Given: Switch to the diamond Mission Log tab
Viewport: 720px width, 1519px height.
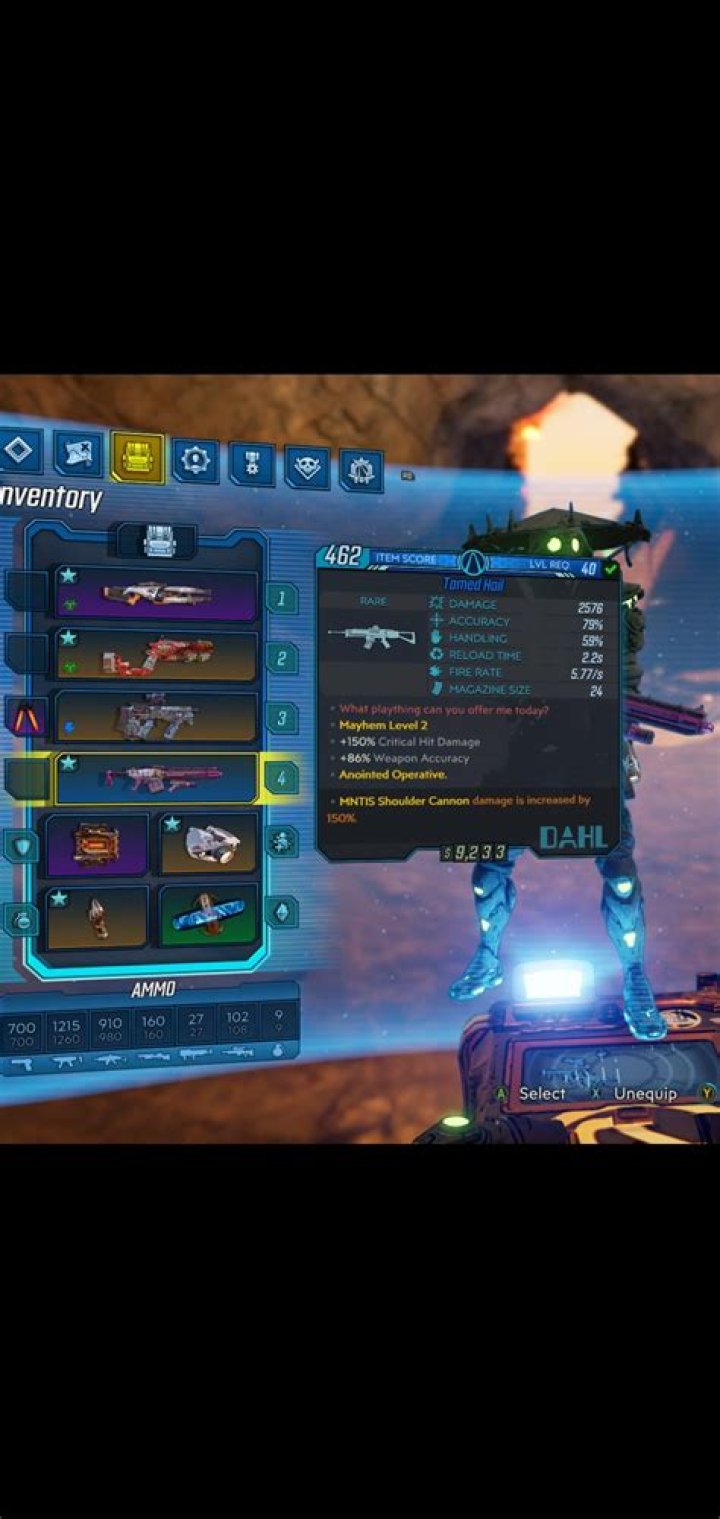Looking at the screenshot, I should (x=20, y=452).
